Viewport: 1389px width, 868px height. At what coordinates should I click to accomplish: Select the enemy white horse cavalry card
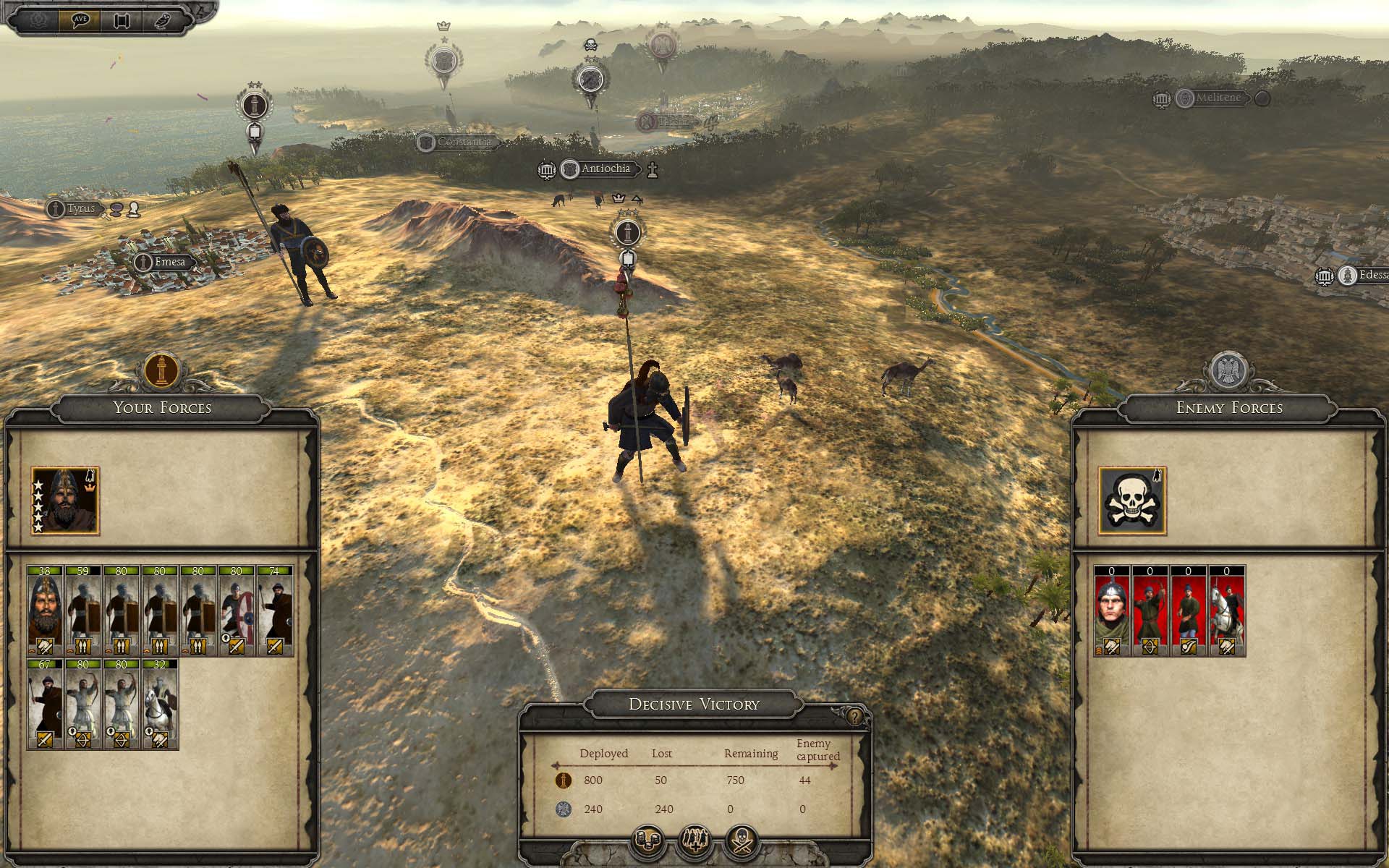coord(1227,611)
